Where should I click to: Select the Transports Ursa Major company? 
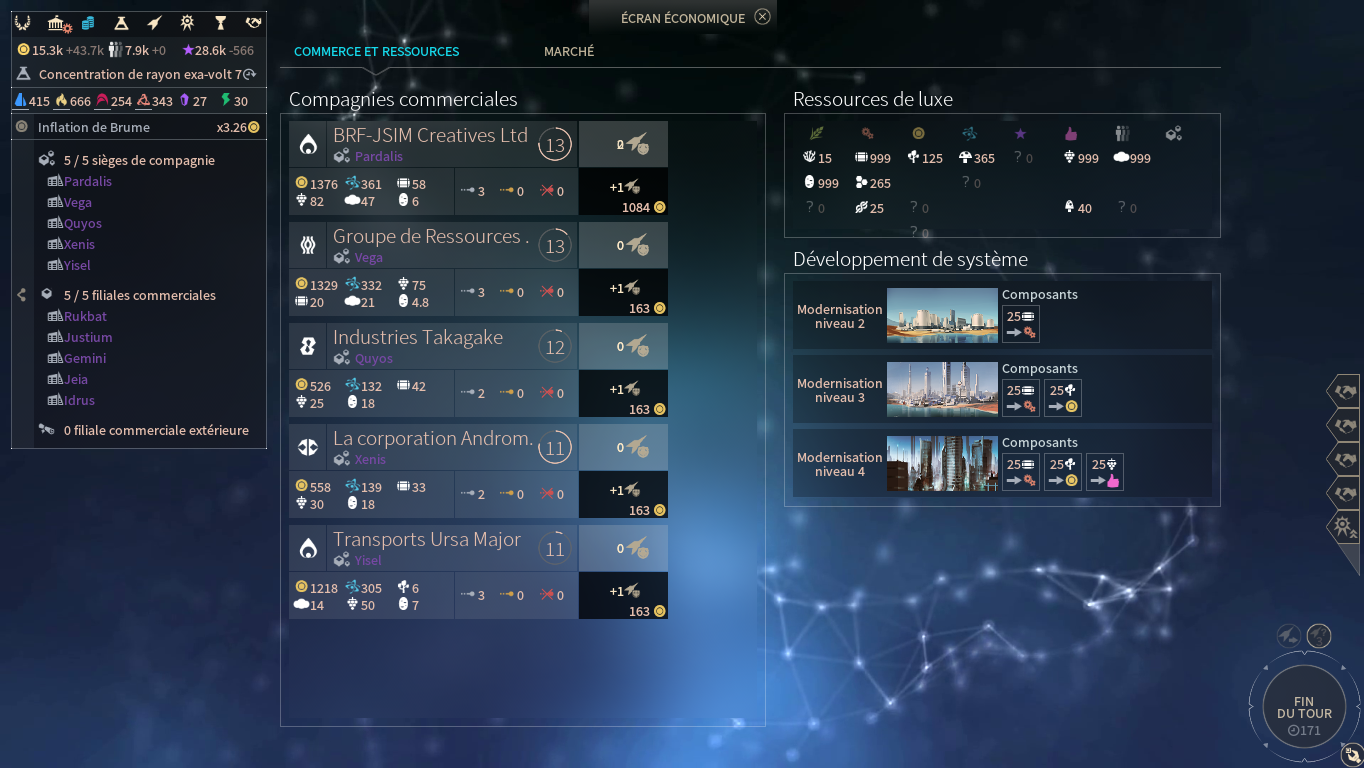click(x=426, y=540)
